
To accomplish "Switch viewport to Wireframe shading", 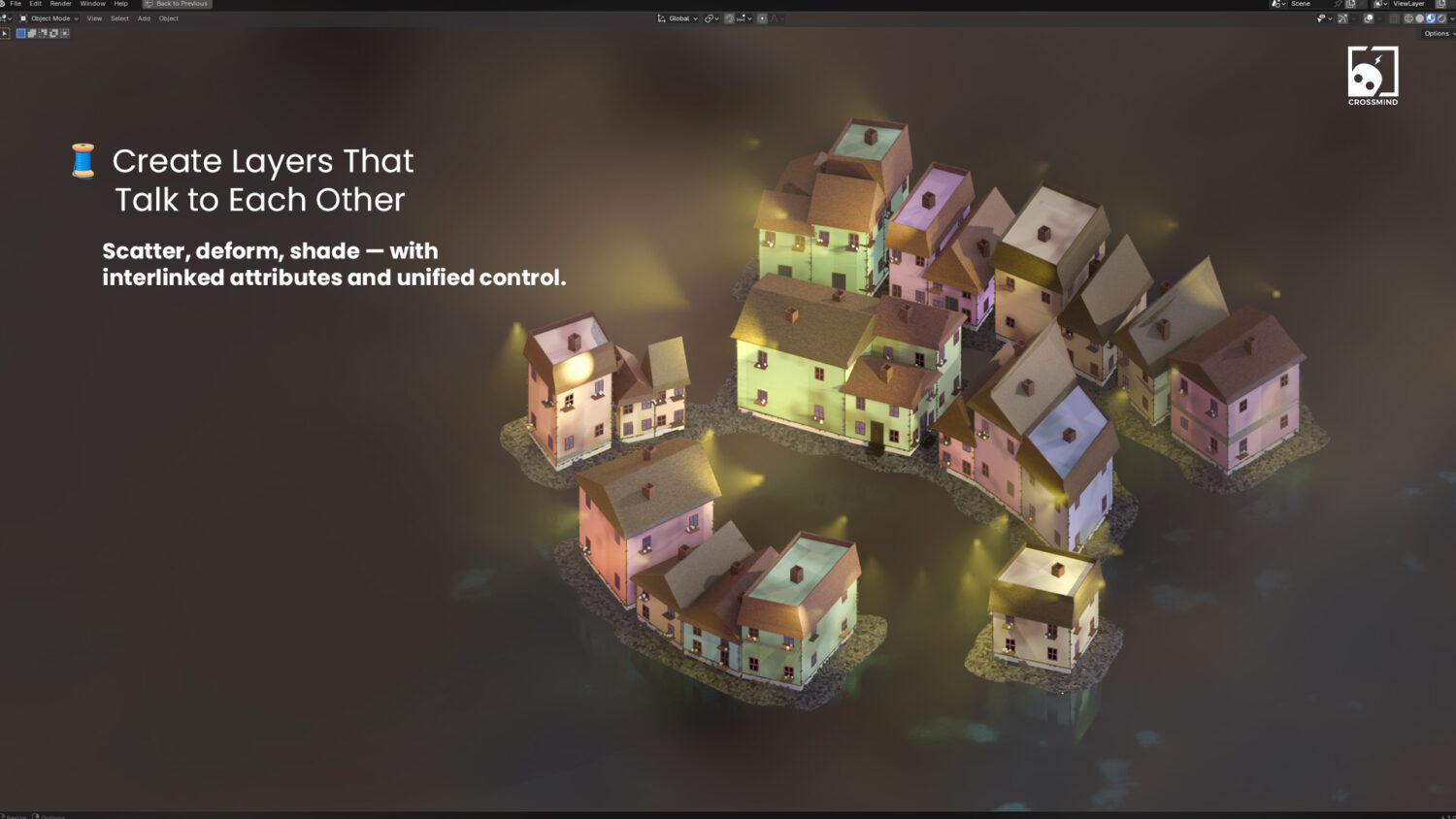I will click(x=1408, y=17).
